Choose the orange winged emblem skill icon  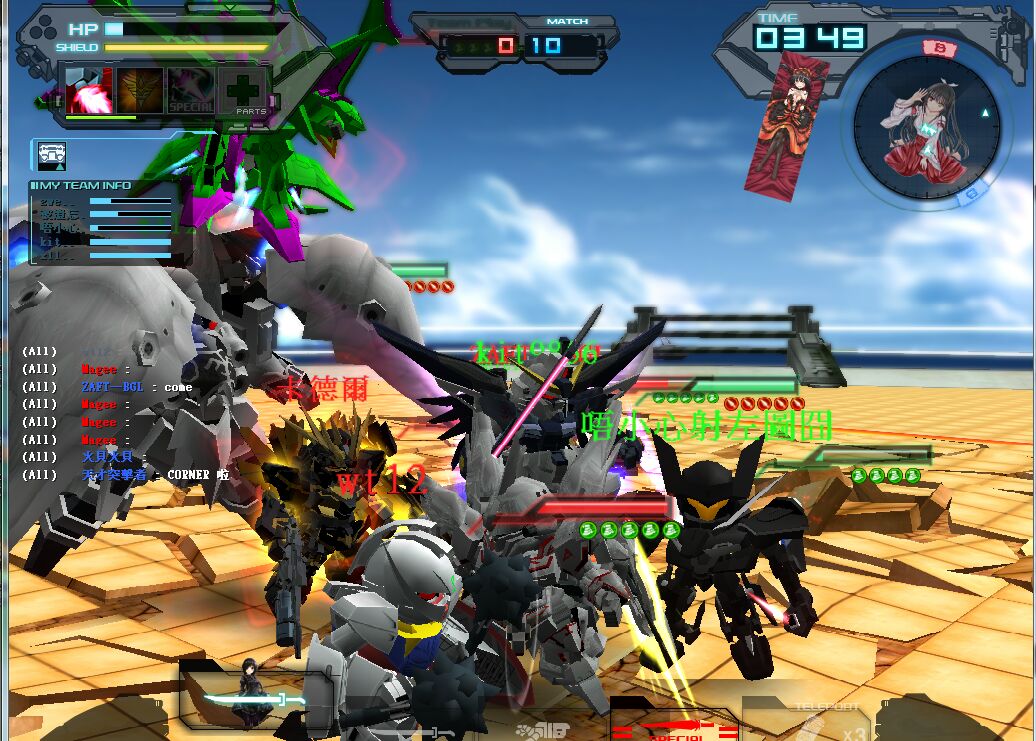139,91
